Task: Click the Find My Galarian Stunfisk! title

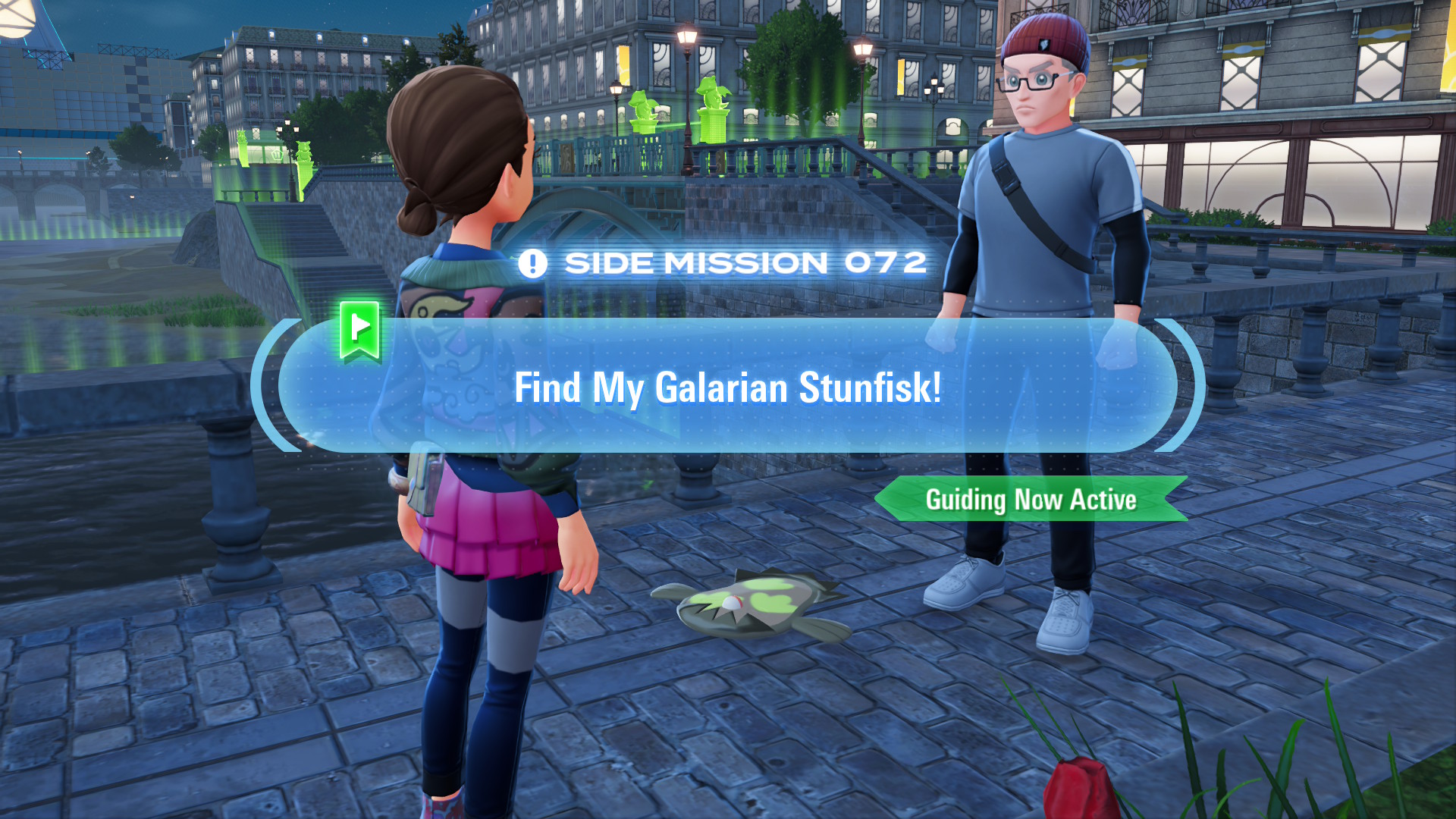Action: click(x=728, y=388)
